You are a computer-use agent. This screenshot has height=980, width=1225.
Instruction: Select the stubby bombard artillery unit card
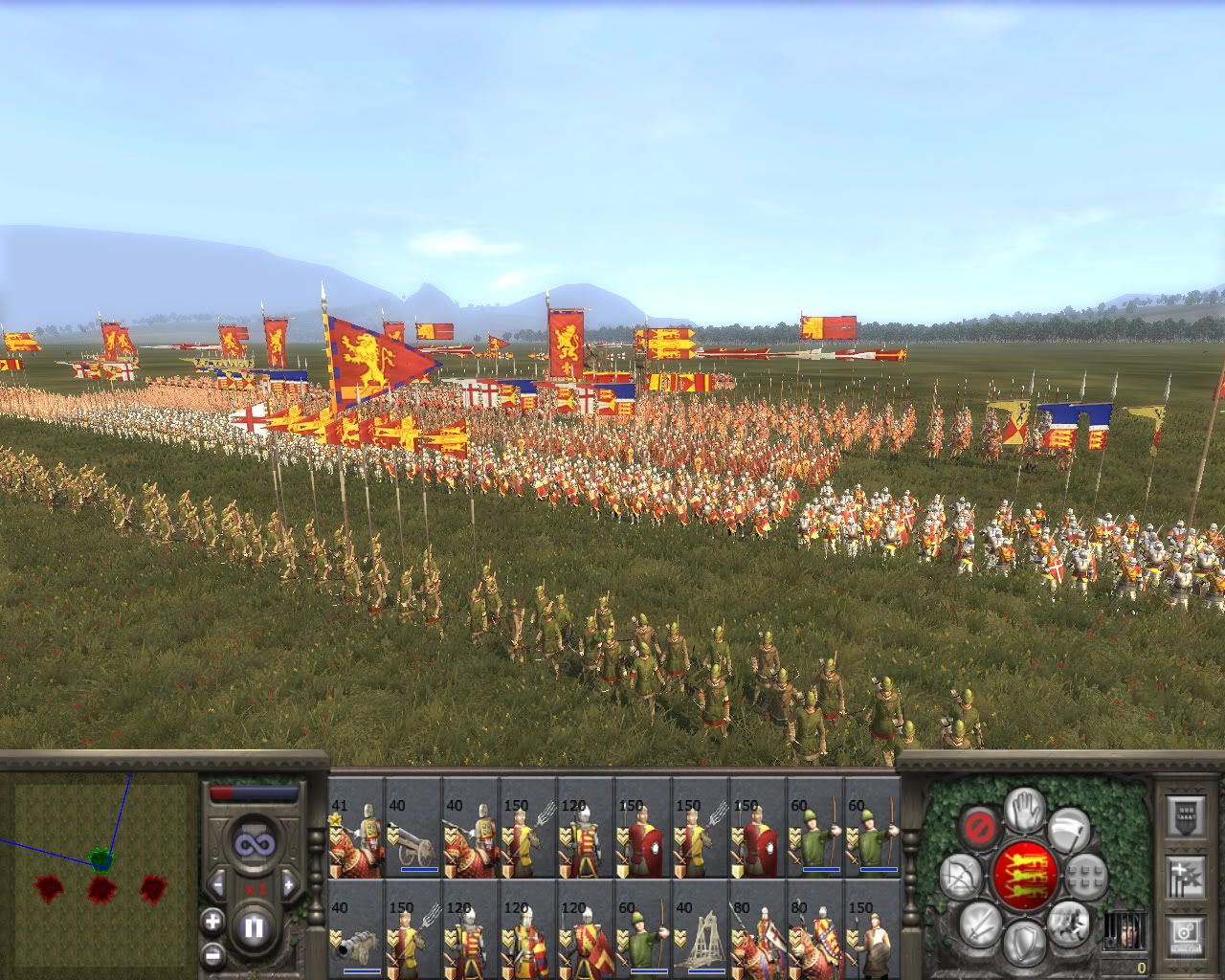(x=356, y=927)
